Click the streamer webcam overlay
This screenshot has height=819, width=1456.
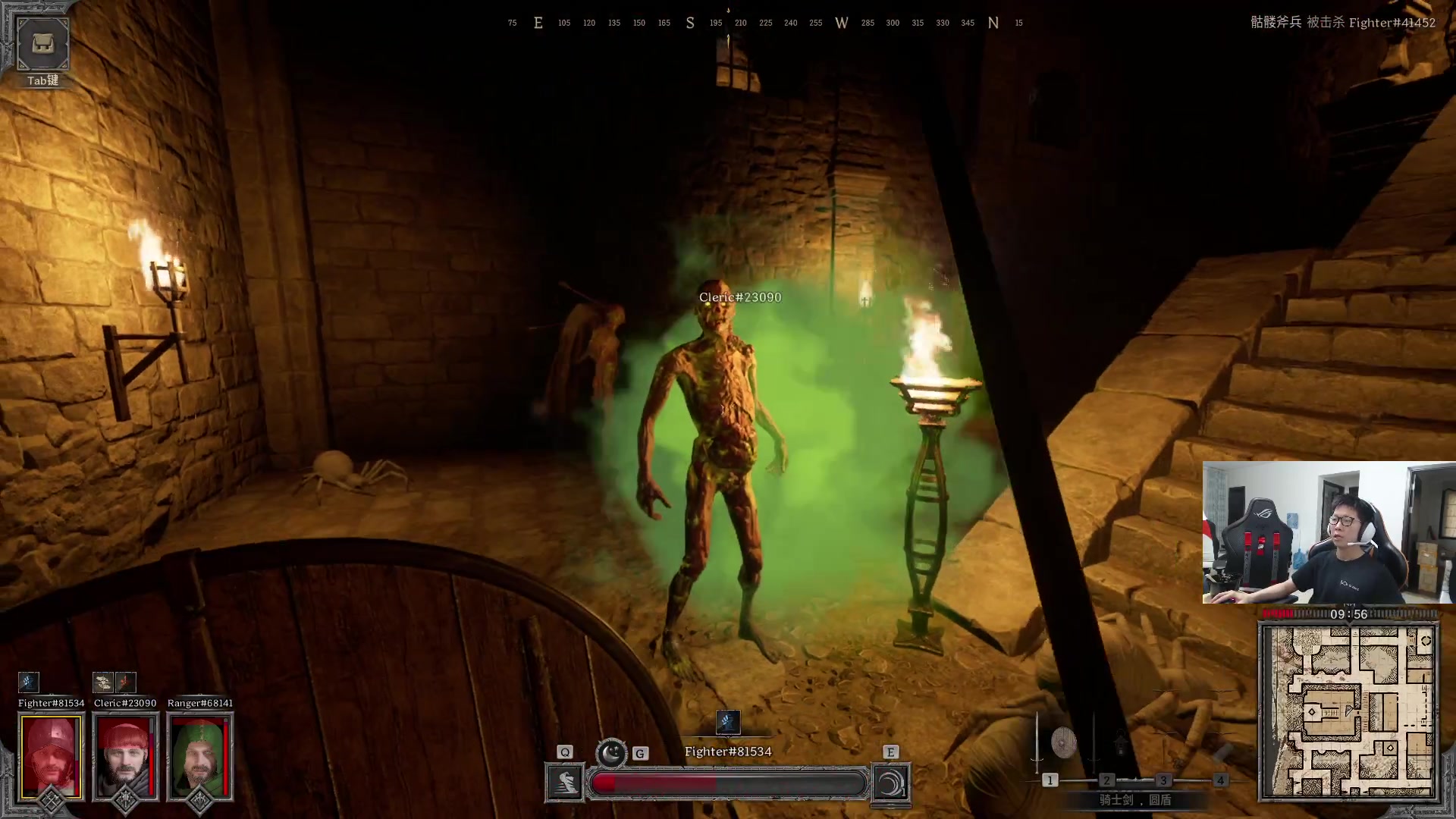1329,532
